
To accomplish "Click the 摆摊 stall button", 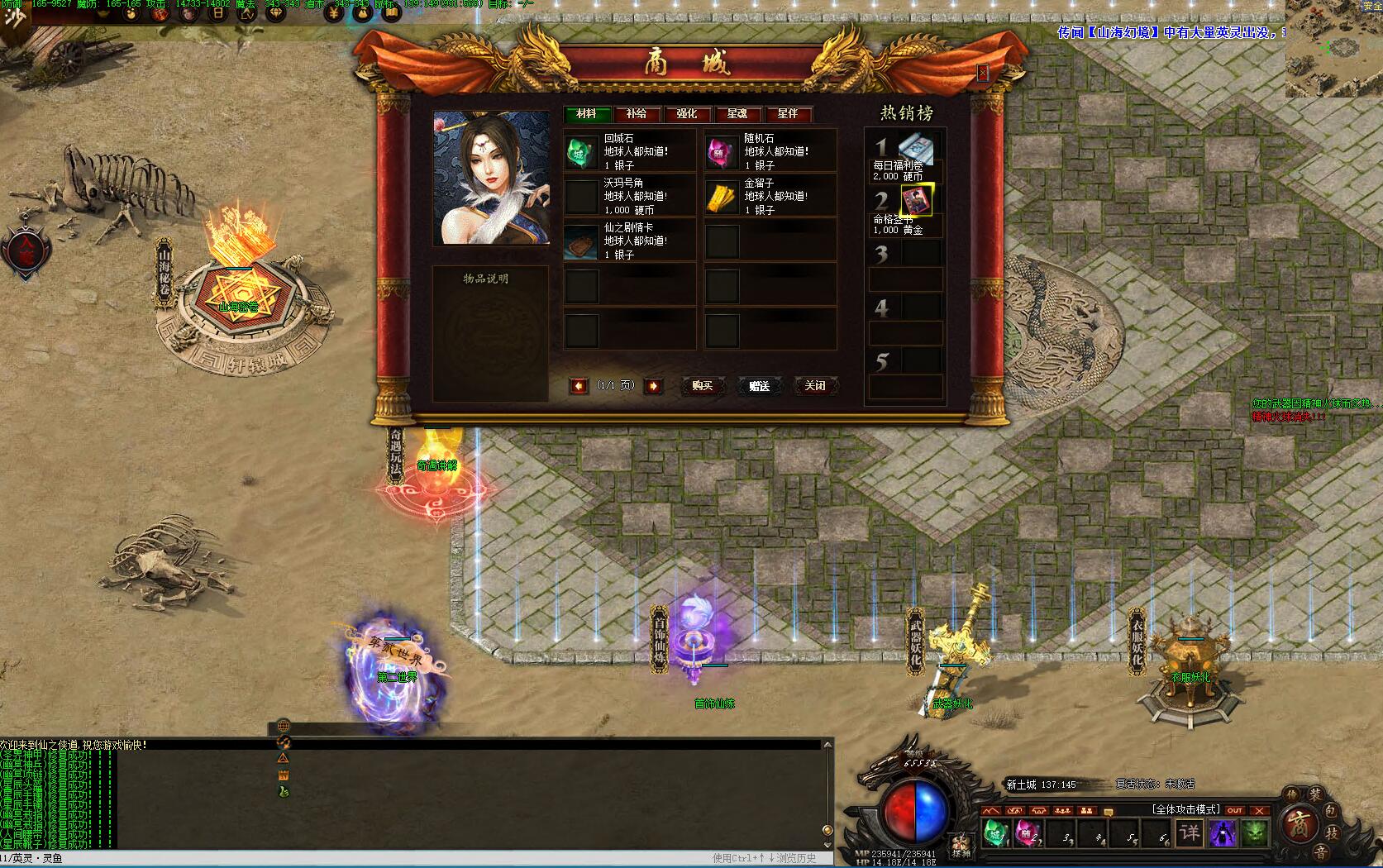I will click(961, 845).
